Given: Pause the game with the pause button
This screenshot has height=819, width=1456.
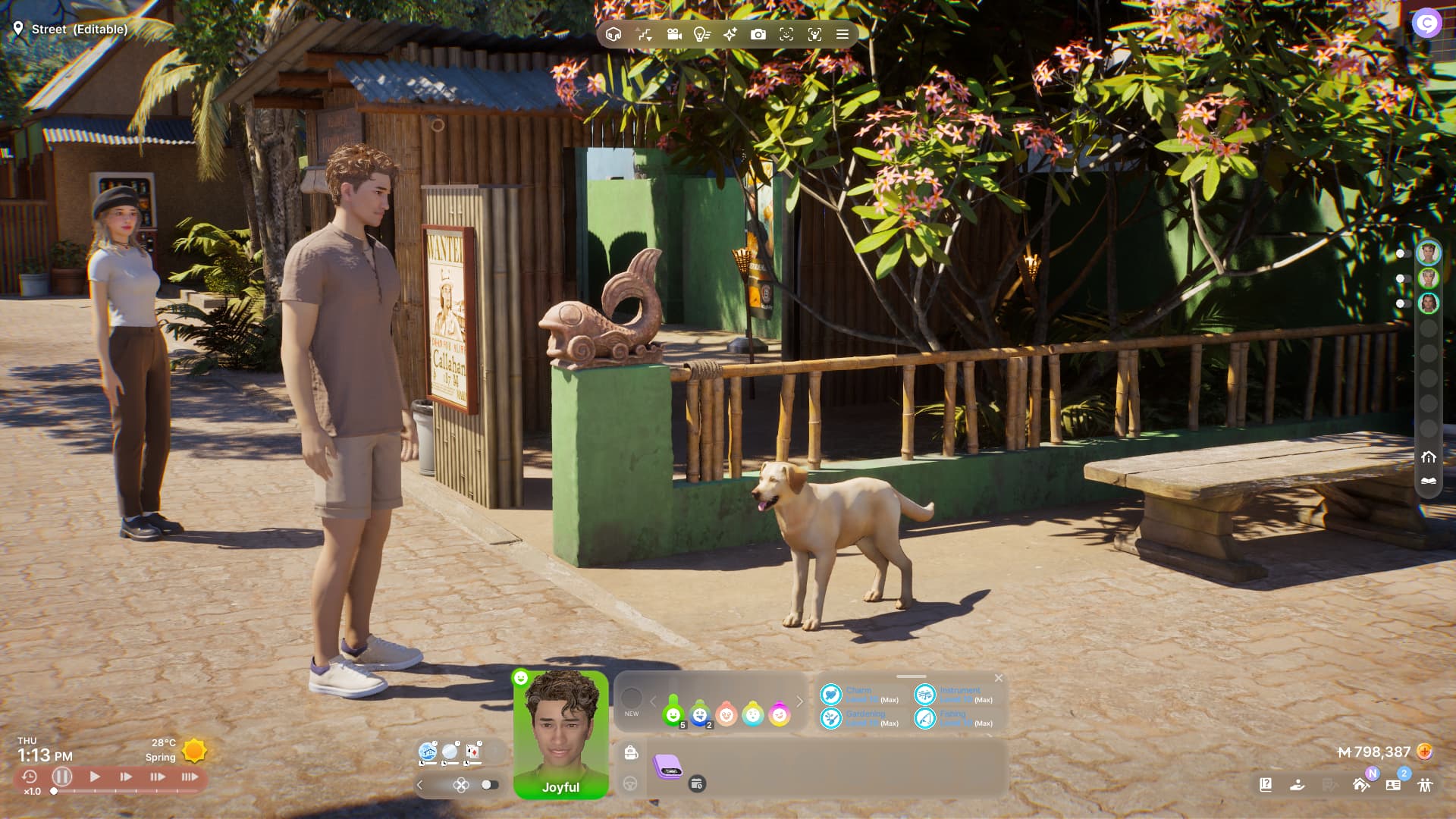Looking at the screenshot, I should [62, 777].
